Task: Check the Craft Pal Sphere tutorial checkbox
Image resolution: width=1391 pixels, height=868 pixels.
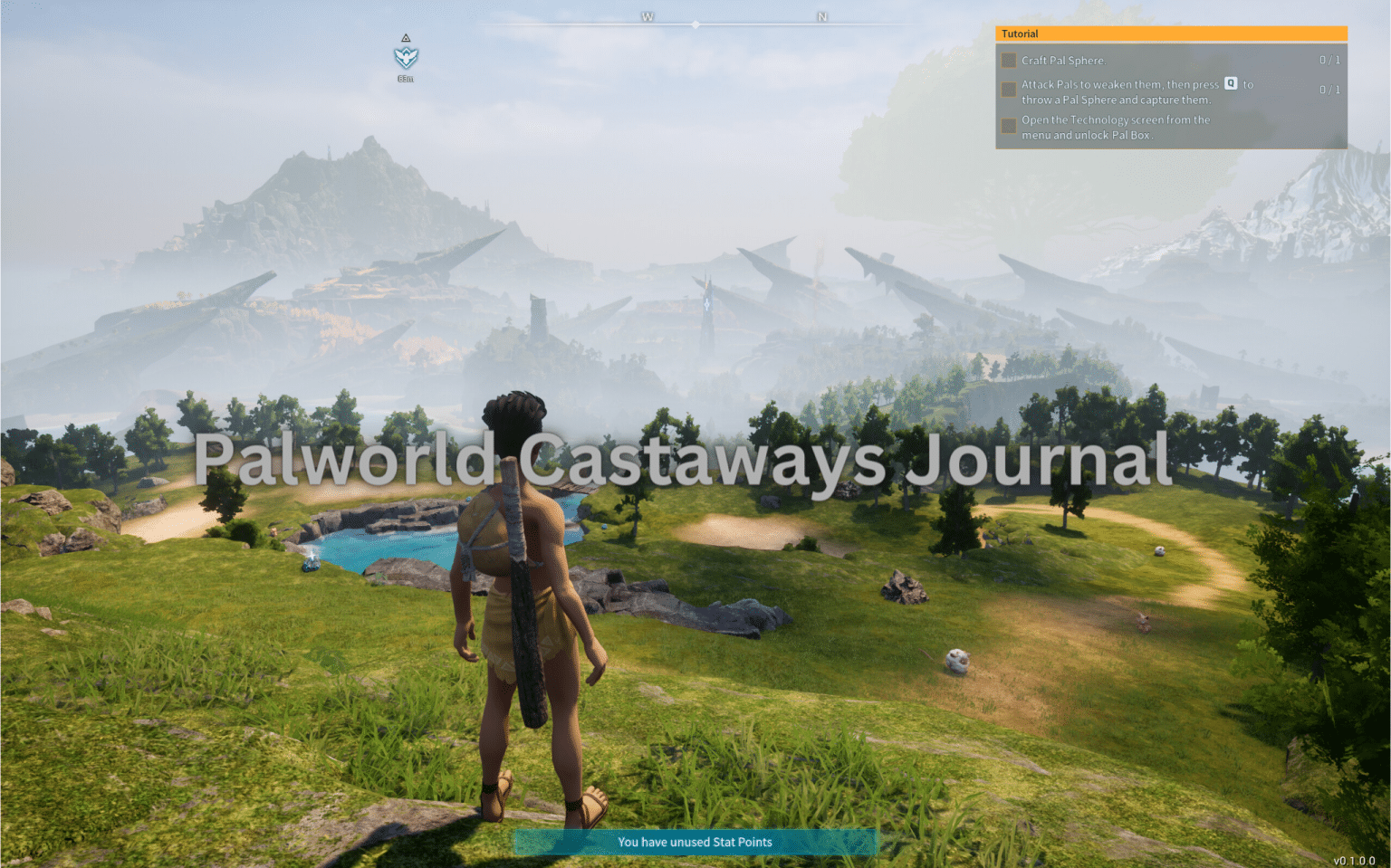Action: 1008,60
